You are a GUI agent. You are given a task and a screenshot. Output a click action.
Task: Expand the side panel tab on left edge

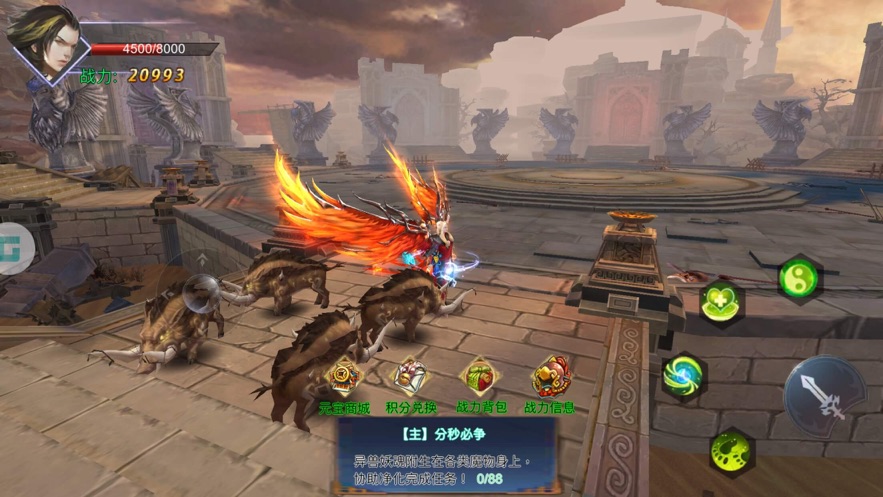tap(15, 243)
